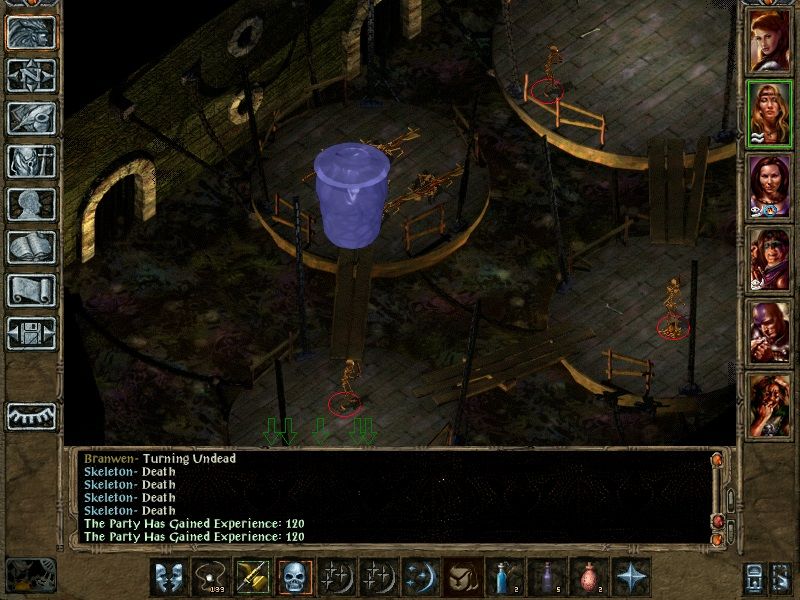Open the priest scroll button

click(31, 291)
